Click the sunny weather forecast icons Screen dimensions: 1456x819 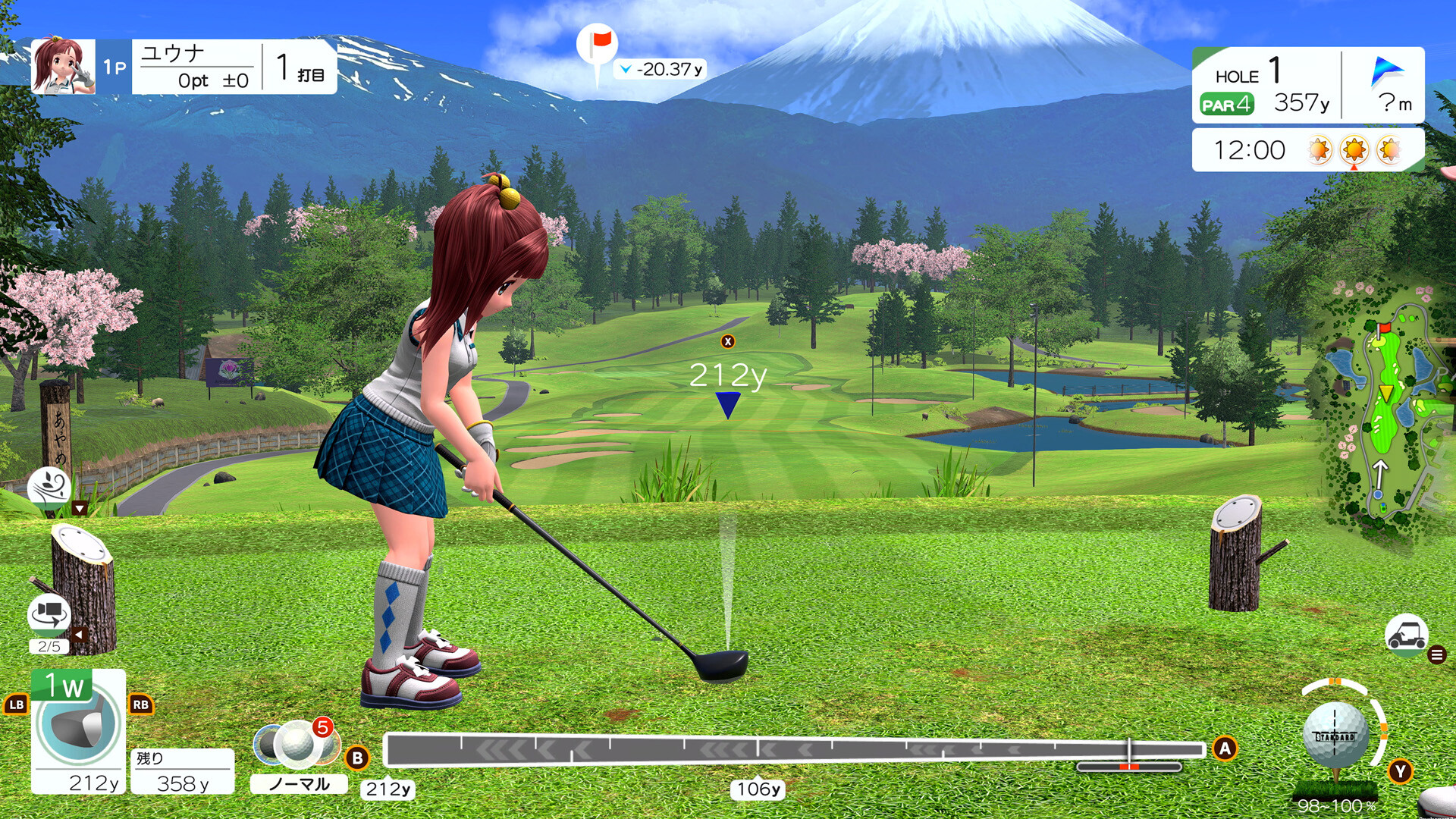coord(1354,150)
